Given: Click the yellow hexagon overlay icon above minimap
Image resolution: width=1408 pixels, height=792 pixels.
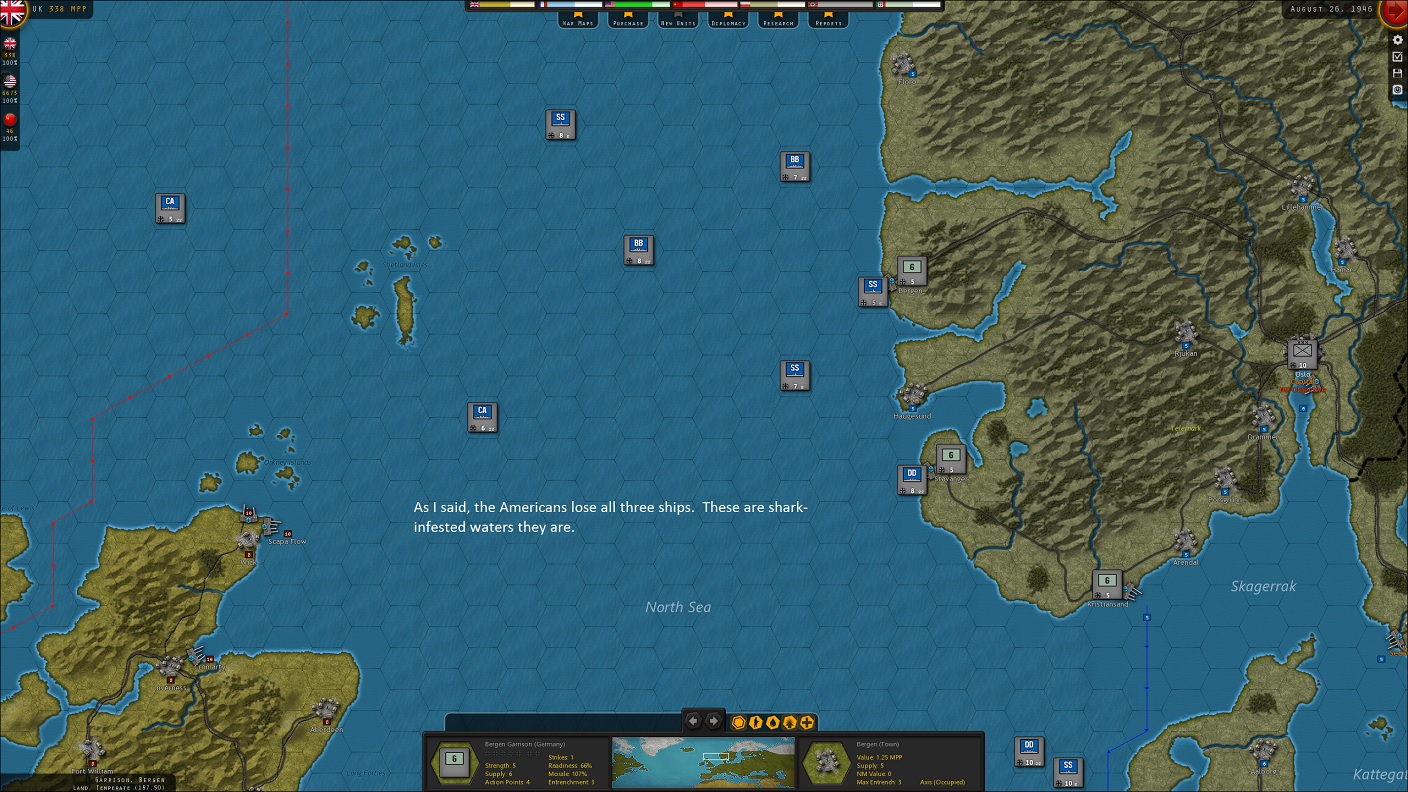Looking at the screenshot, I should [738, 721].
